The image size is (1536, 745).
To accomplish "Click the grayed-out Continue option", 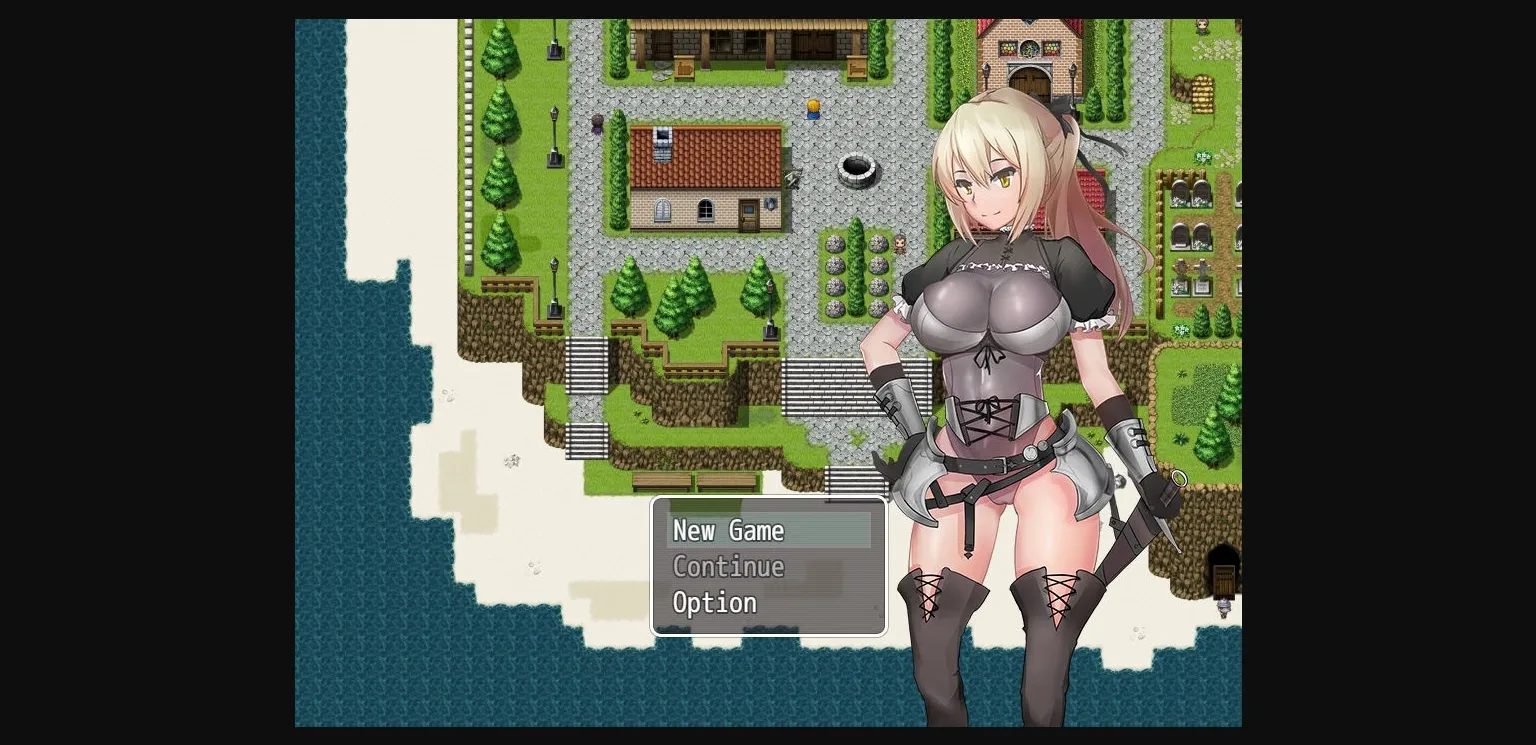I will [x=728, y=566].
